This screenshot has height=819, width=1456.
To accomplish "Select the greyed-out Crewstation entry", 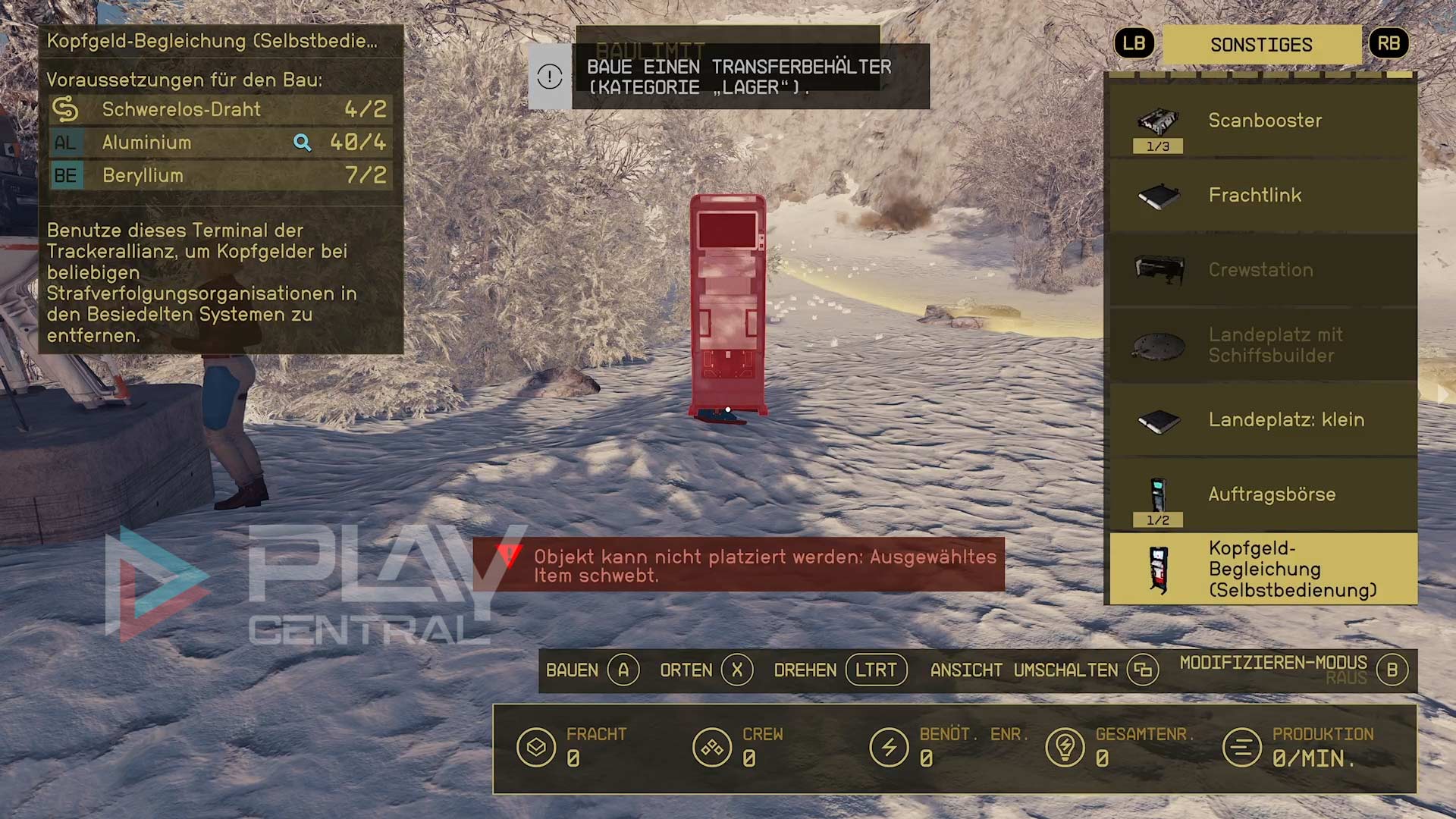I will (x=1263, y=270).
